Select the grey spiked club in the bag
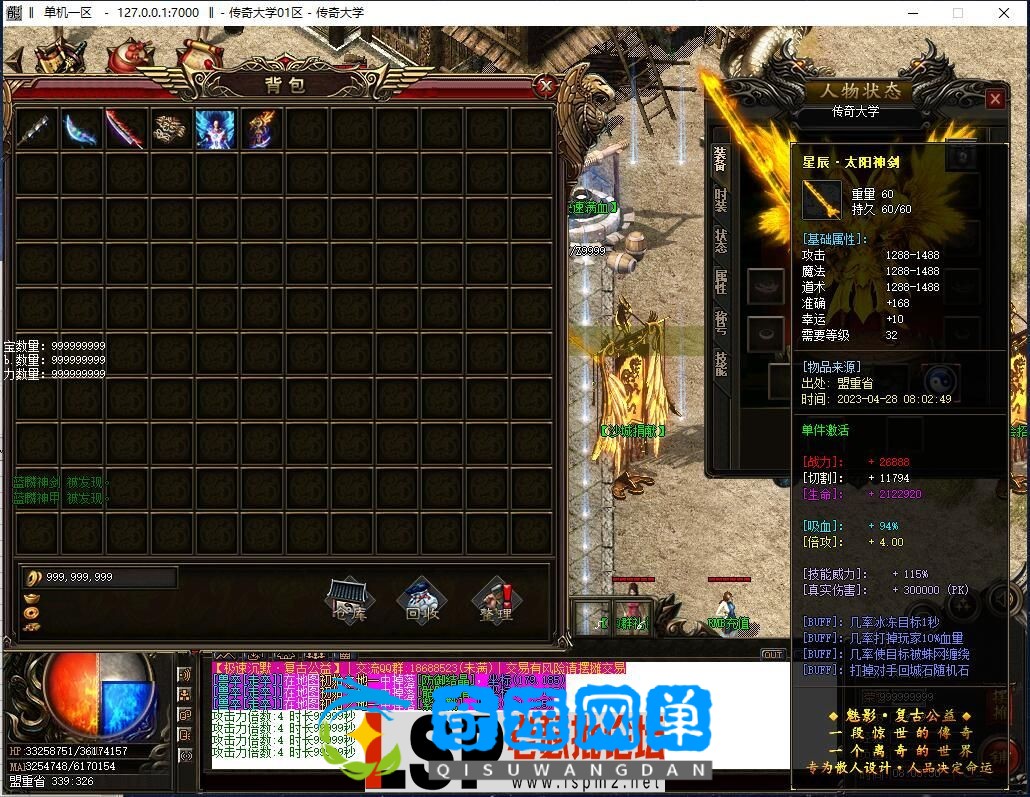The width and height of the screenshot is (1030, 797). pos(36,129)
